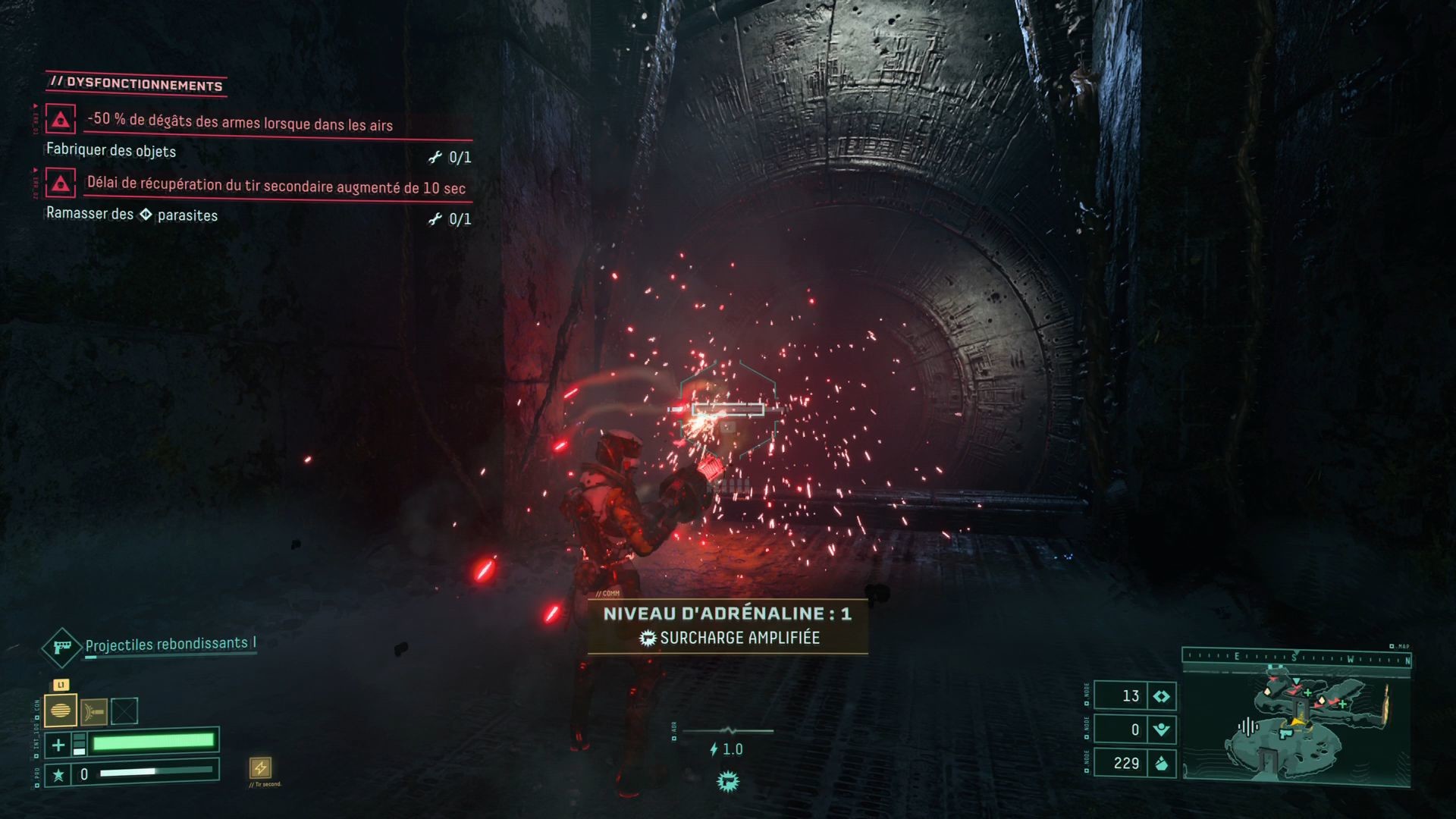
Task: Click the key counter icon
Action: (1161, 730)
